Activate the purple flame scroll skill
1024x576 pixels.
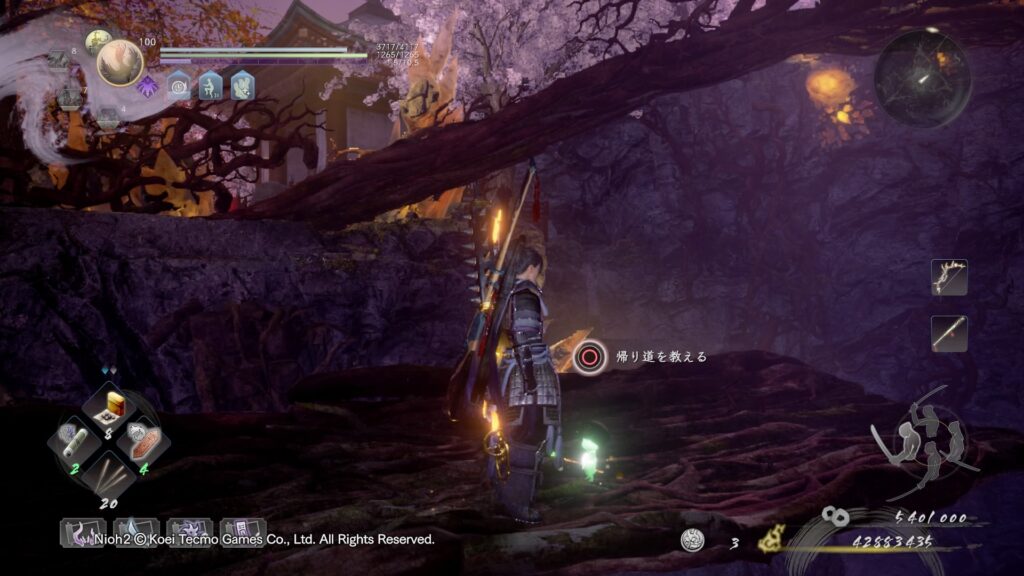(82, 530)
